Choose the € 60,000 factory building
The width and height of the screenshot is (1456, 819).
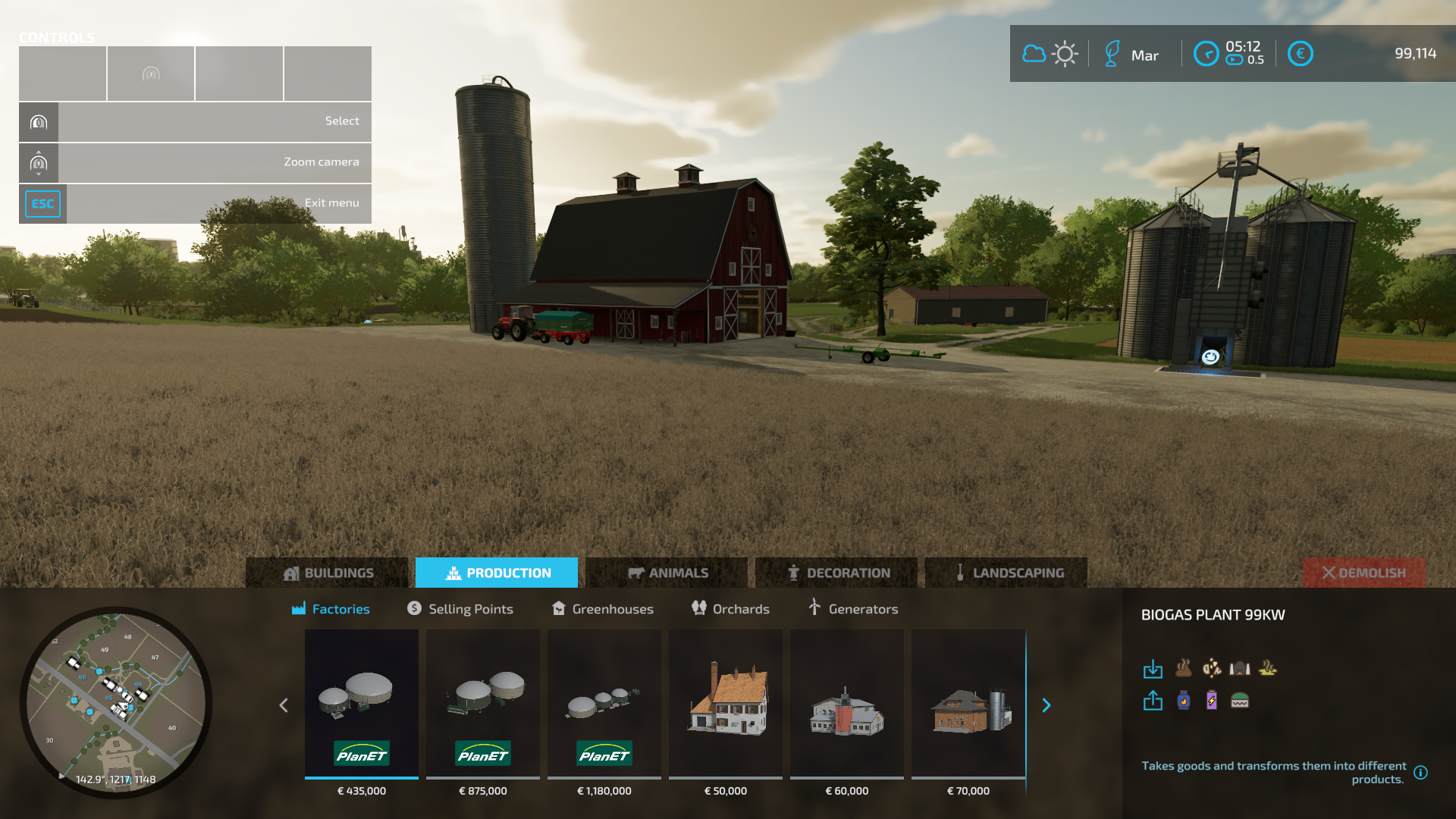click(847, 704)
